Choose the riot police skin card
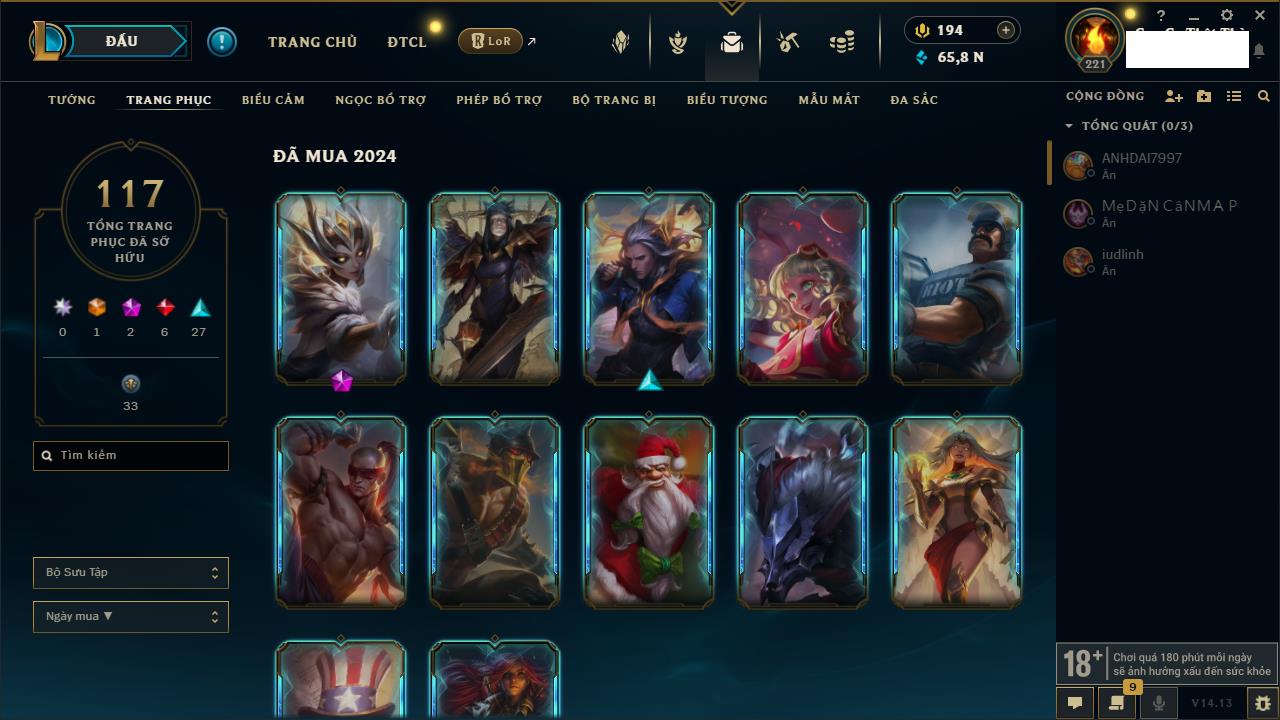The height and width of the screenshot is (720, 1280). point(957,288)
